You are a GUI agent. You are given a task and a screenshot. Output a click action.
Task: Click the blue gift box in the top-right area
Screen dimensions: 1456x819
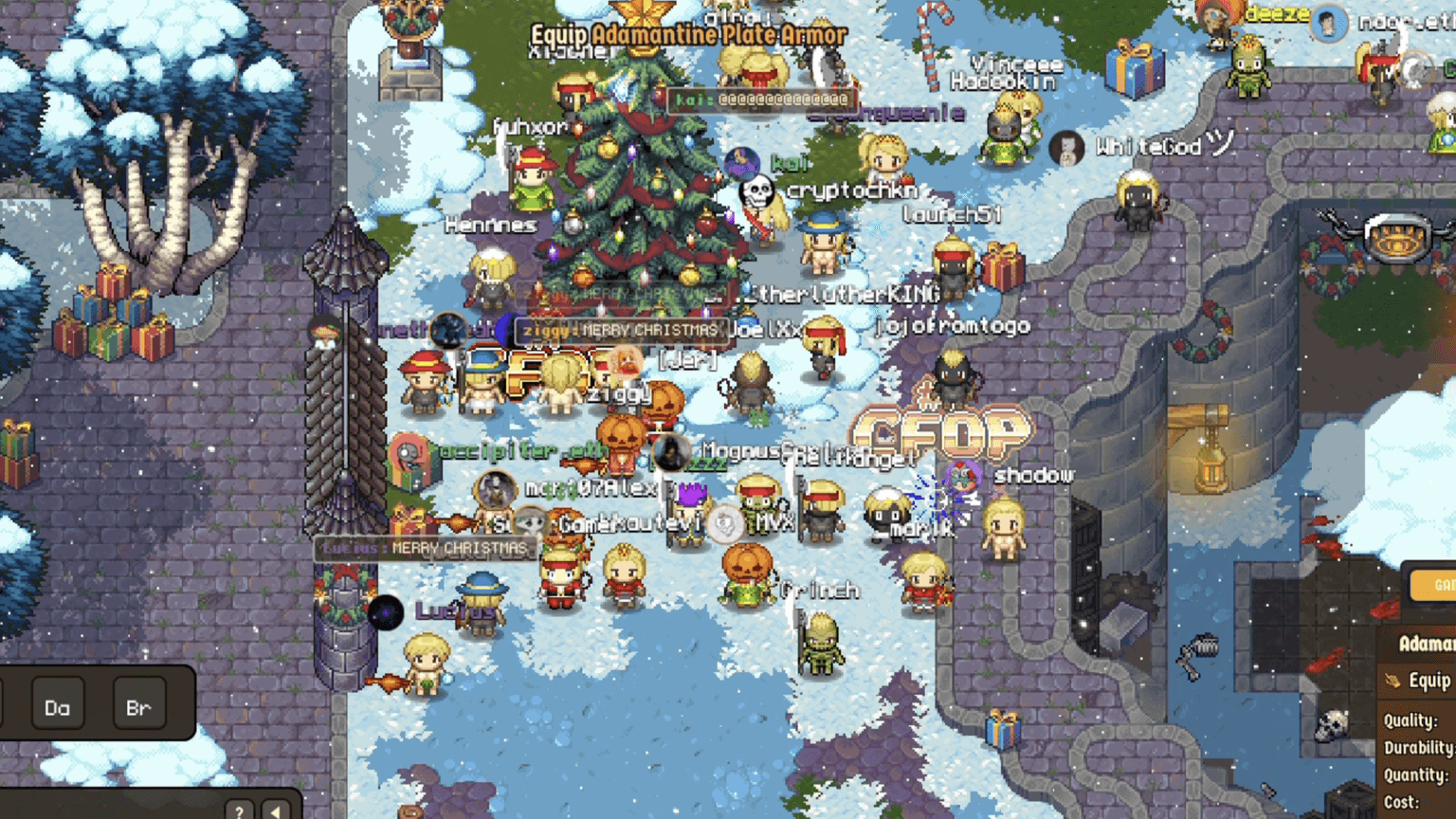point(1134,68)
